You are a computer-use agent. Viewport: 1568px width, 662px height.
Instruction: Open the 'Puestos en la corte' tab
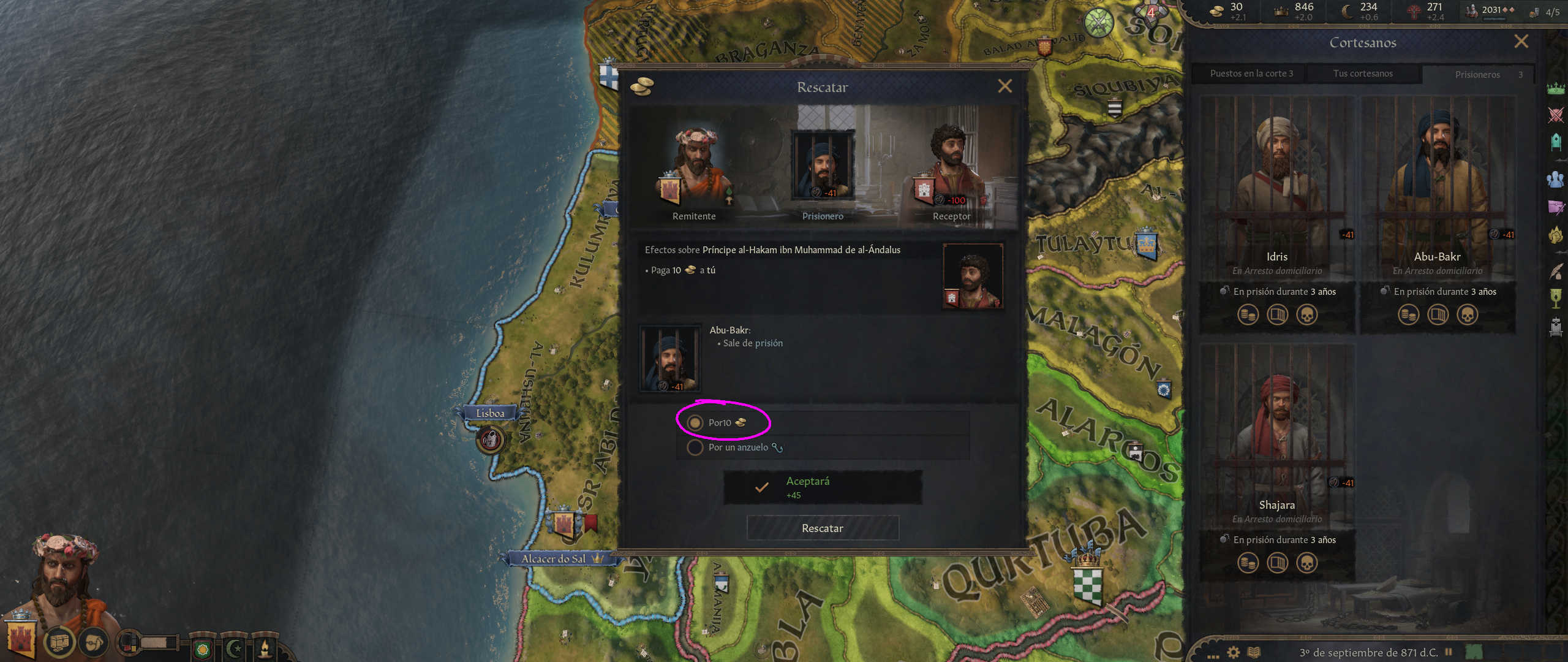1252,73
